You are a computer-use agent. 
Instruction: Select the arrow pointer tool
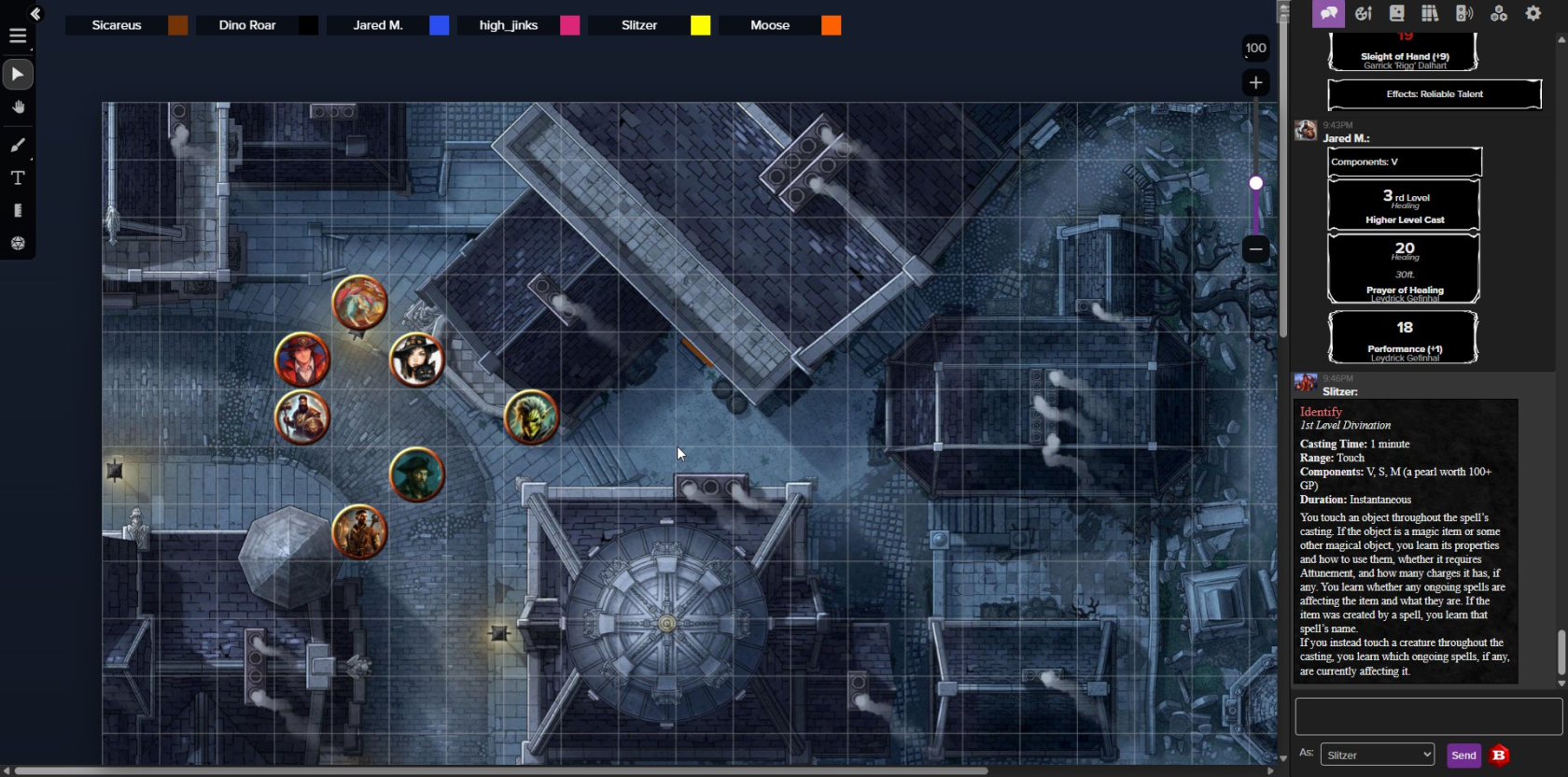pyautogui.click(x=18, y=74)
